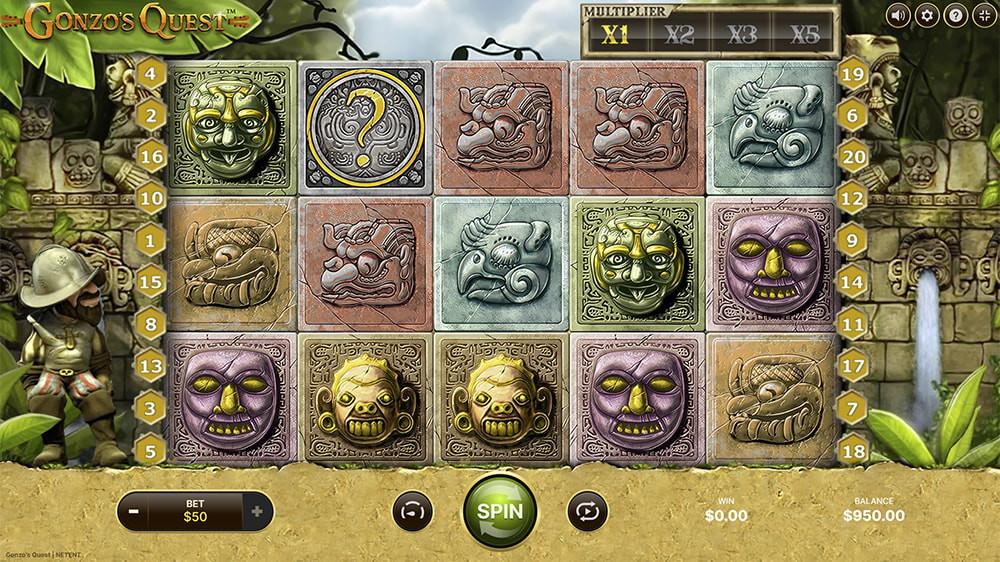Spin the reels with the green SPIN button

[499, 510]
